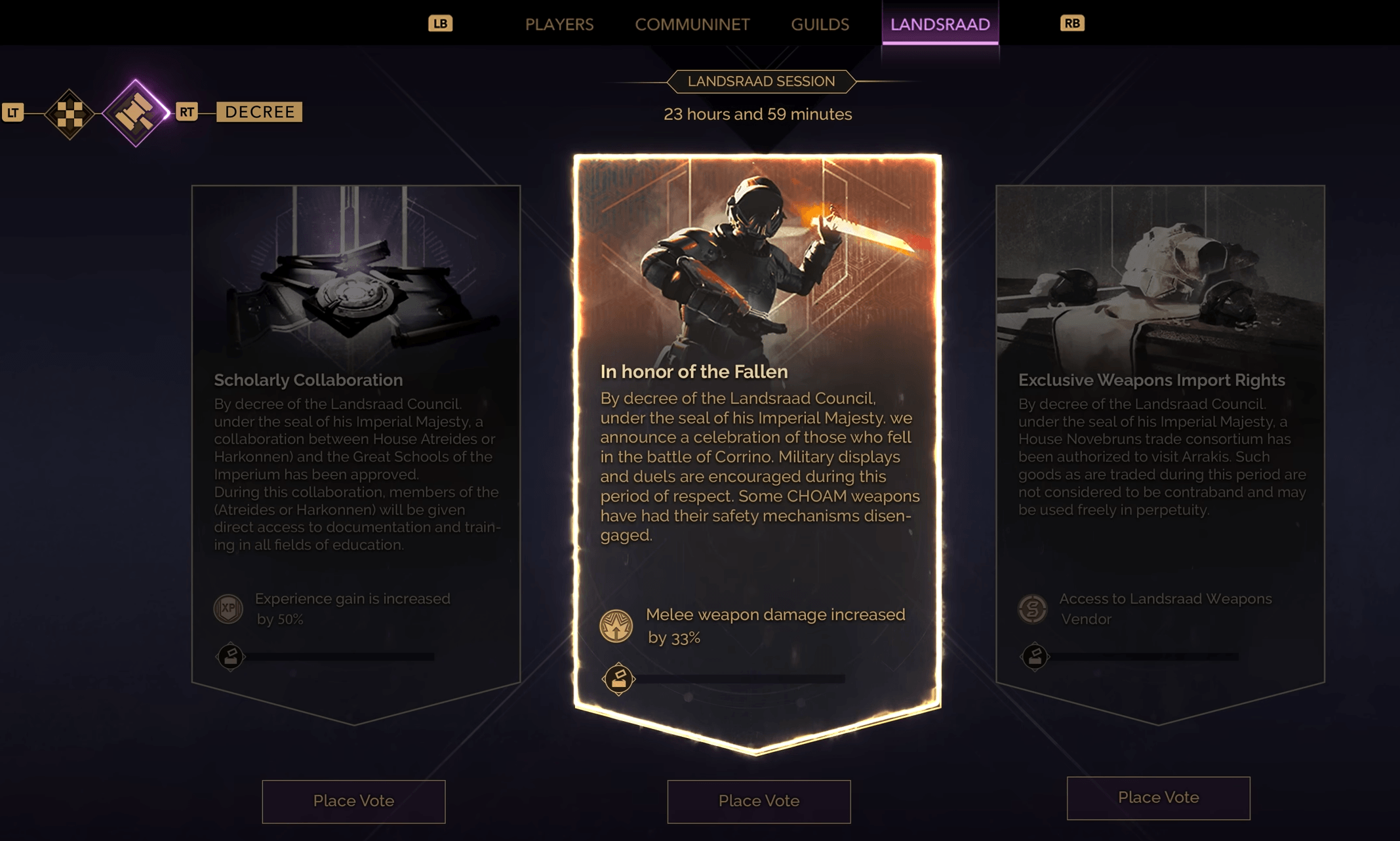Screen dimensions: 1400x841
Task: Switch to the GUILDS tab
Action: [820, 24]
